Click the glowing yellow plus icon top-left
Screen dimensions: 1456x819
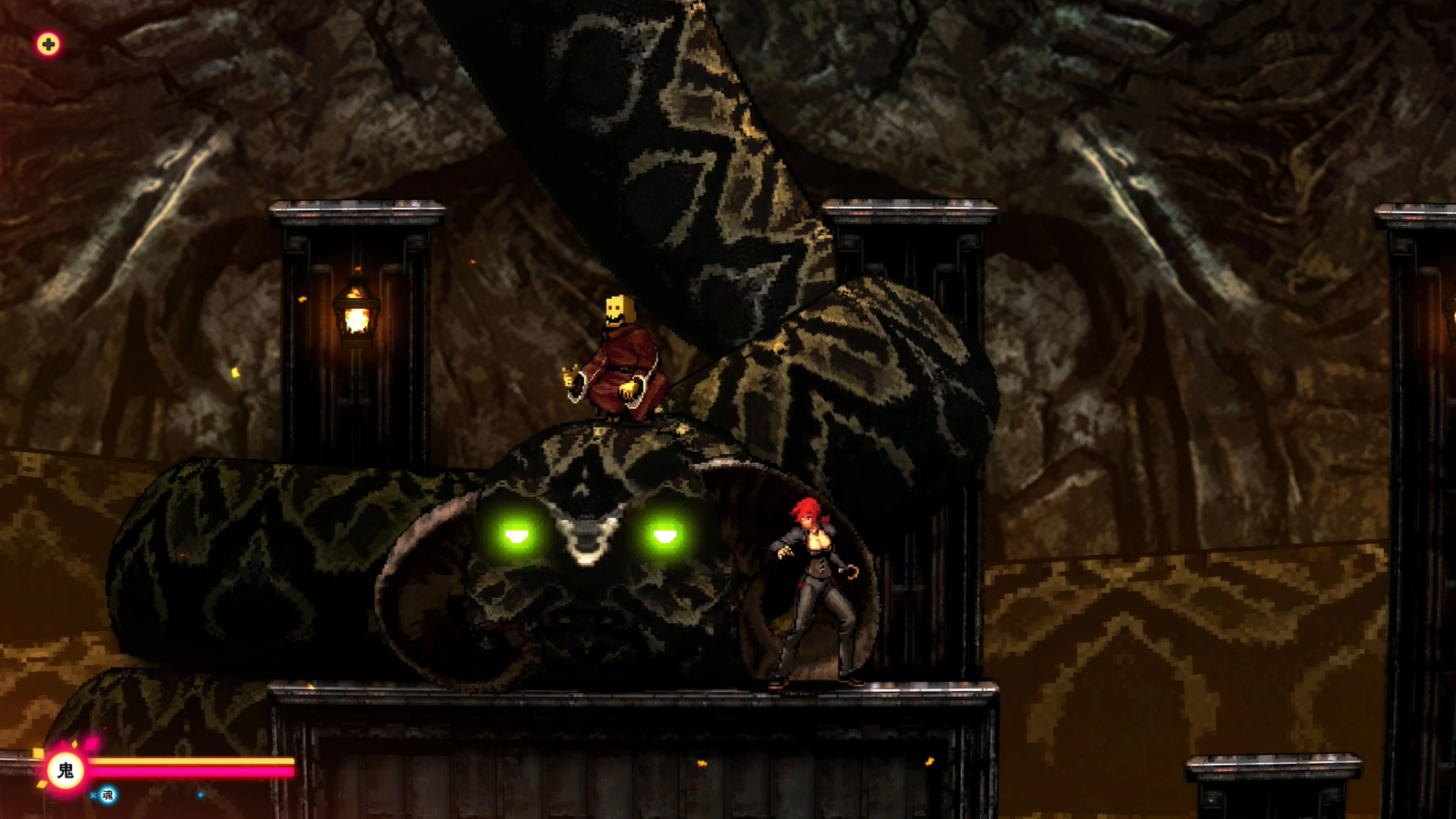[48, 44]
